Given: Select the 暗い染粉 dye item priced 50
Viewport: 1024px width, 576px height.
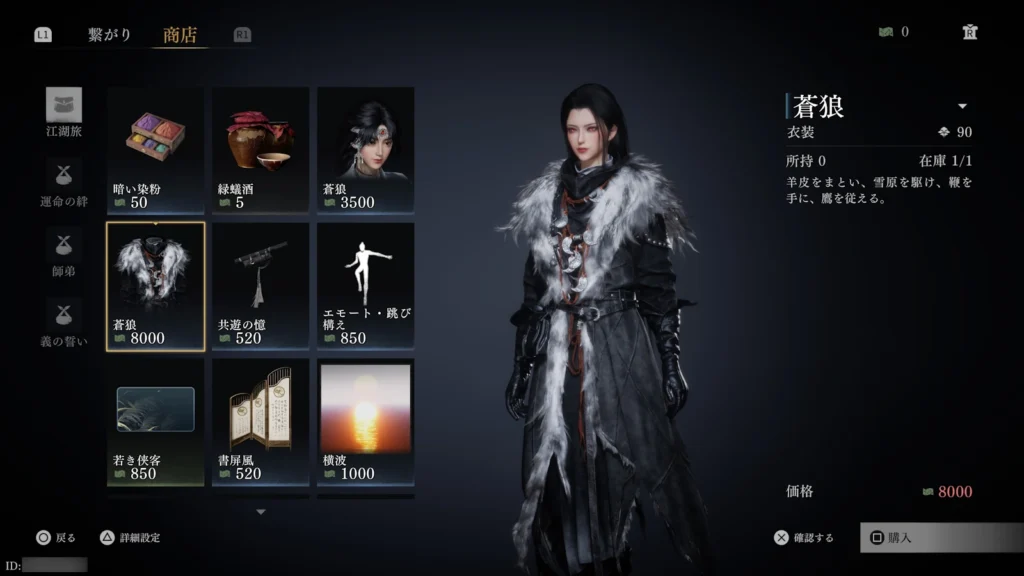Looking at the screenshot, I should pyautogui.click(x=155, y=149).
